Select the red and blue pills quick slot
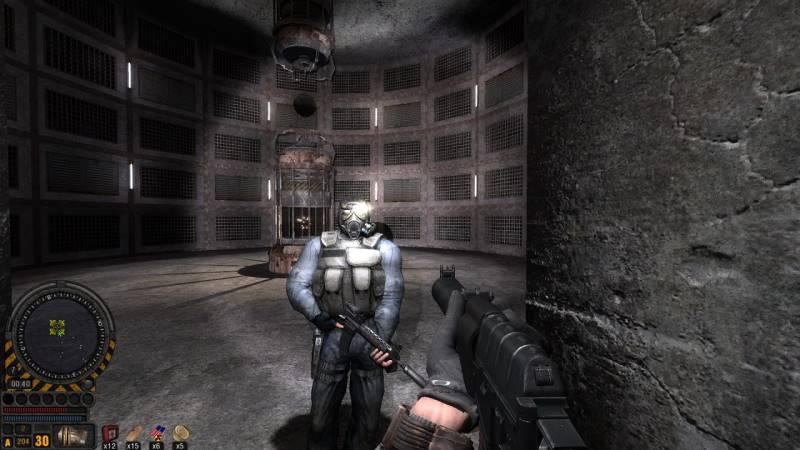Viewport: 800px width, 450px height. [x=157, y=433]
